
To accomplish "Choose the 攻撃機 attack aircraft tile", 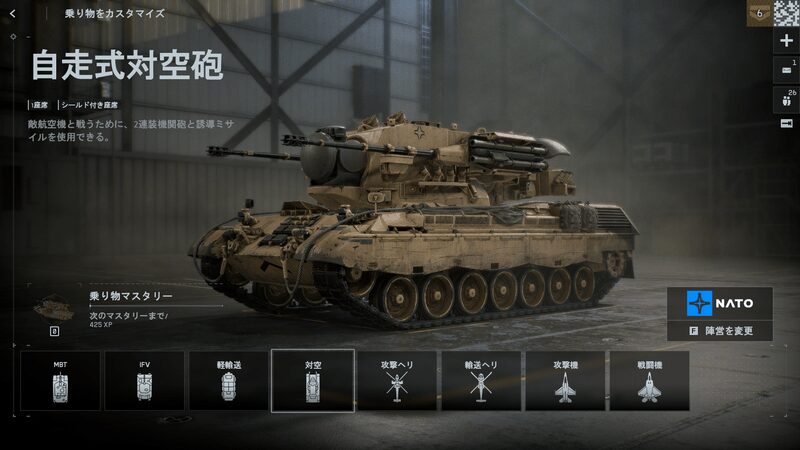I will (565, 381).
